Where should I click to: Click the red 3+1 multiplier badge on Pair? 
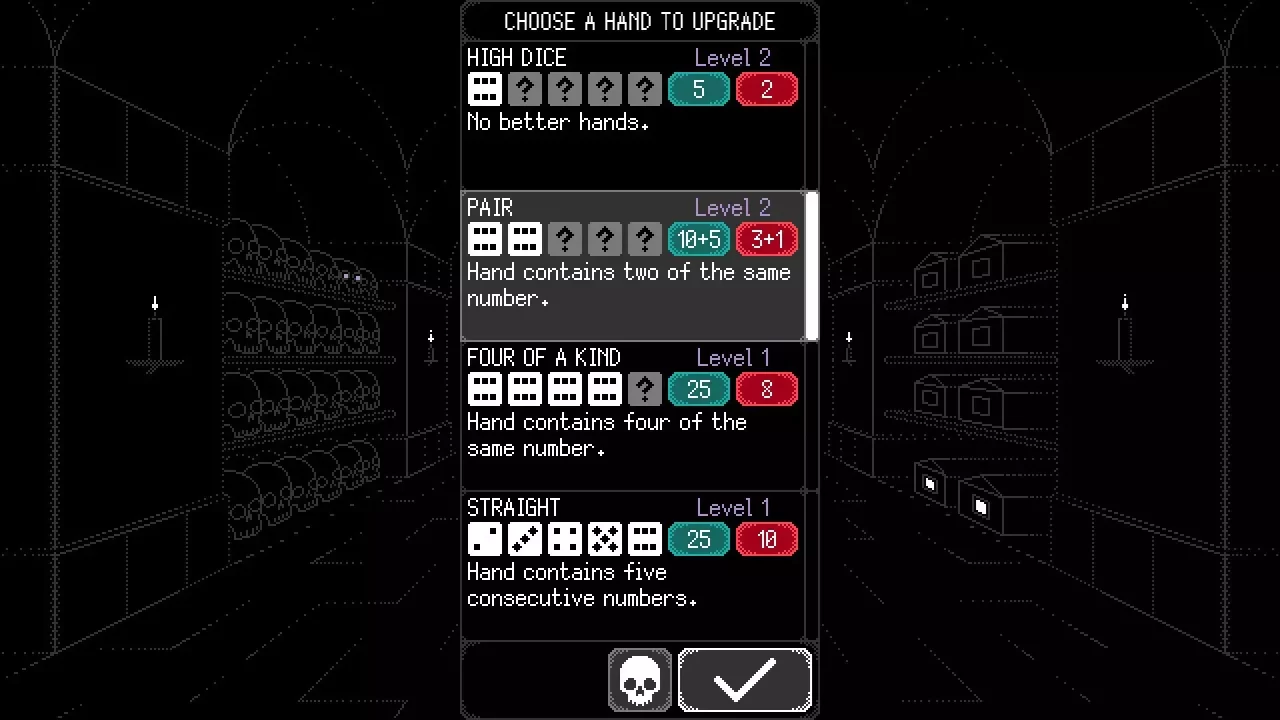tap(766, 239)
